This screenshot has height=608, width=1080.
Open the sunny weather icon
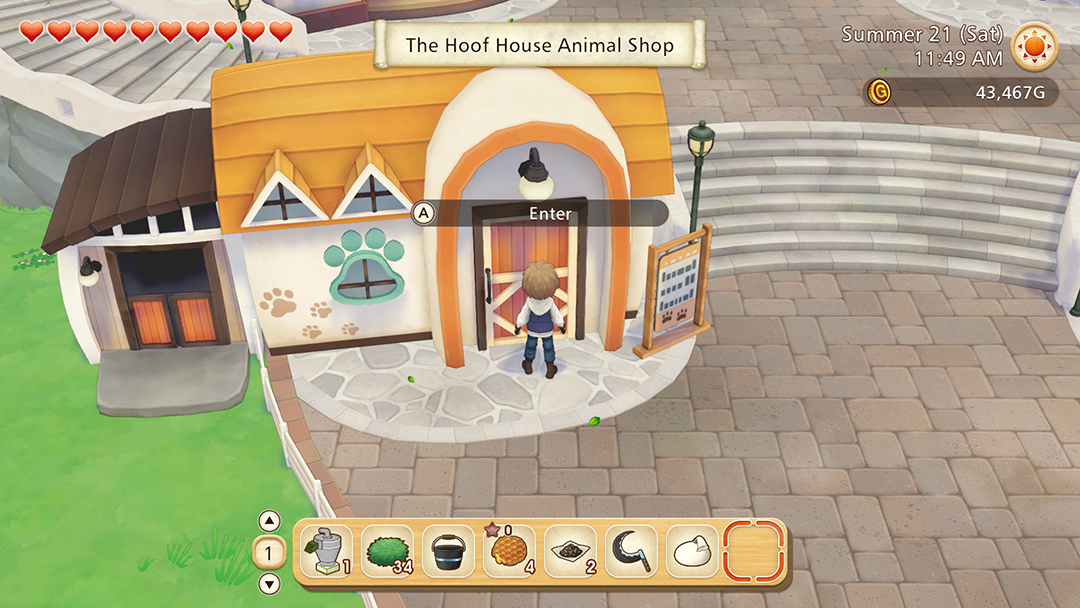coord(1035,46)
